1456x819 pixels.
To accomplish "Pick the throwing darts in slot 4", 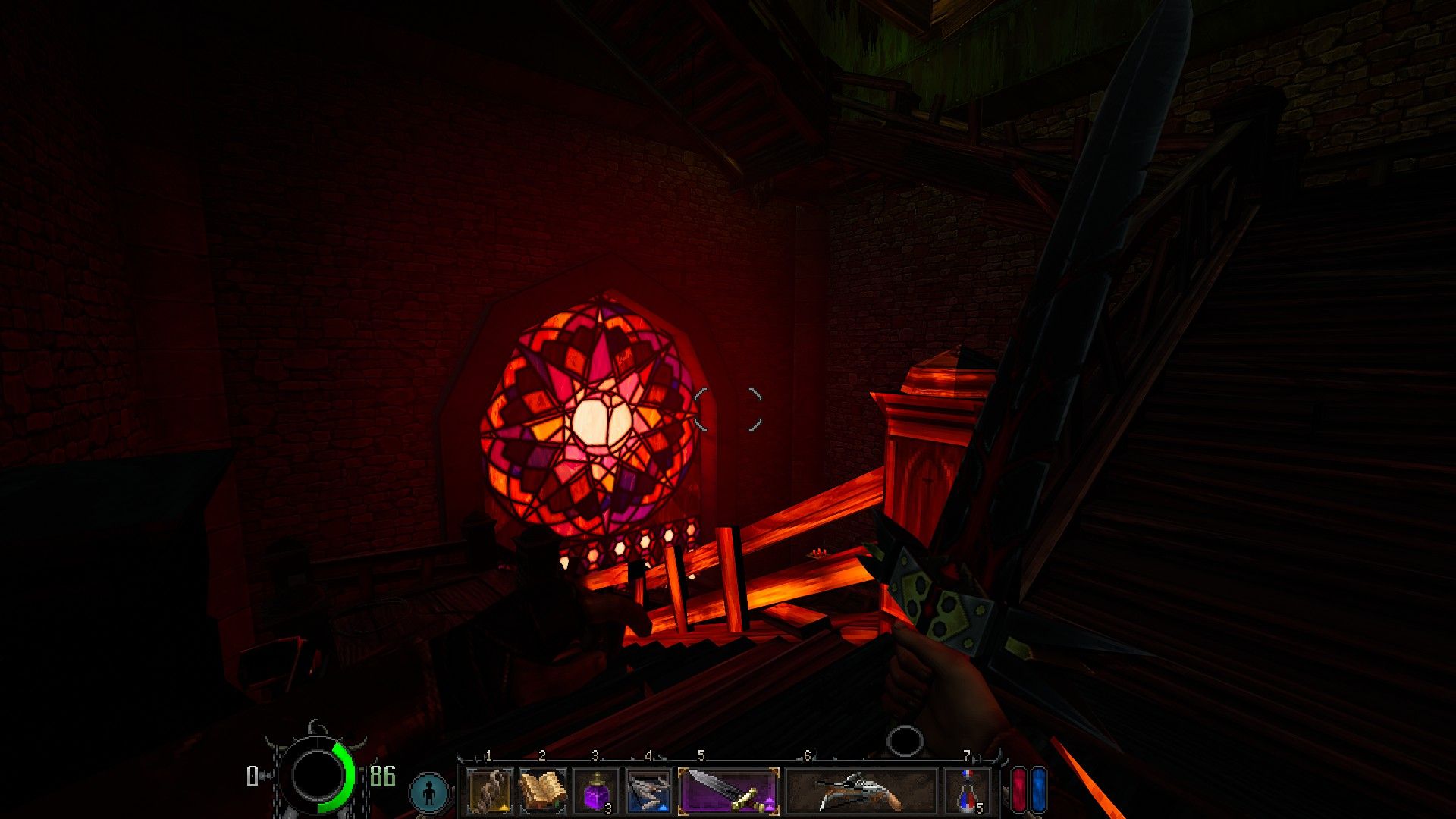I will point(648,791).
